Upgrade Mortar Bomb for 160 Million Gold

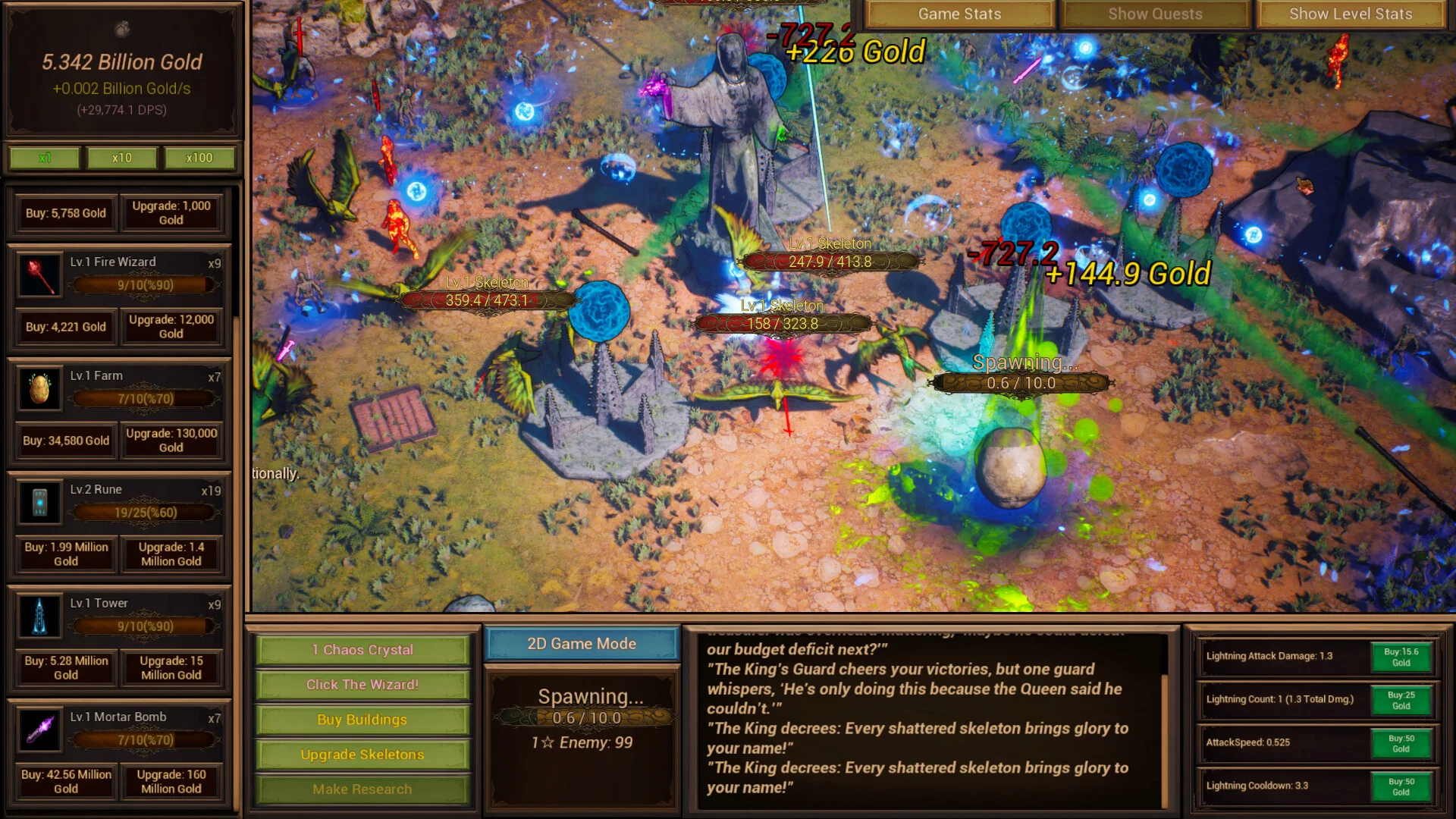pyautogui.click(x=171, y=782)
